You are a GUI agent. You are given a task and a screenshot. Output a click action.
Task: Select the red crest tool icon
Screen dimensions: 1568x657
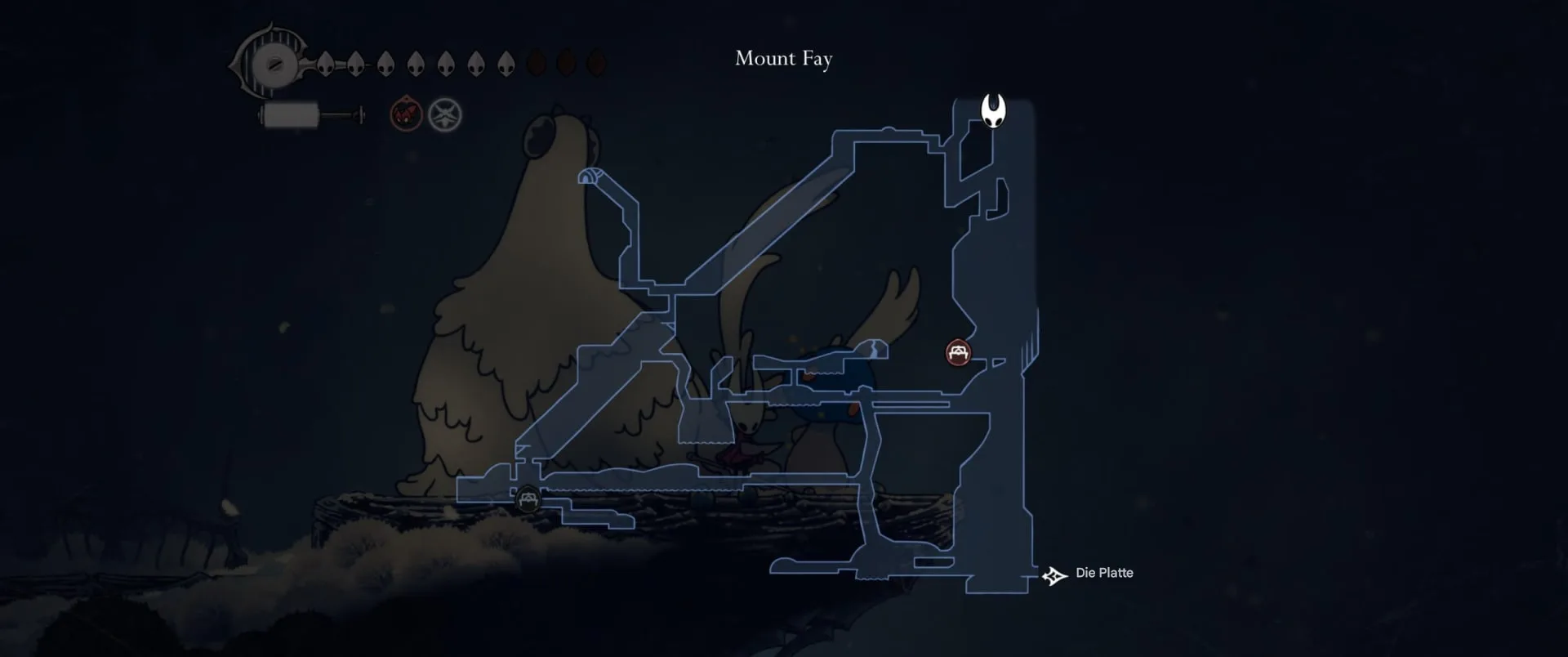(x=406, y=115)
